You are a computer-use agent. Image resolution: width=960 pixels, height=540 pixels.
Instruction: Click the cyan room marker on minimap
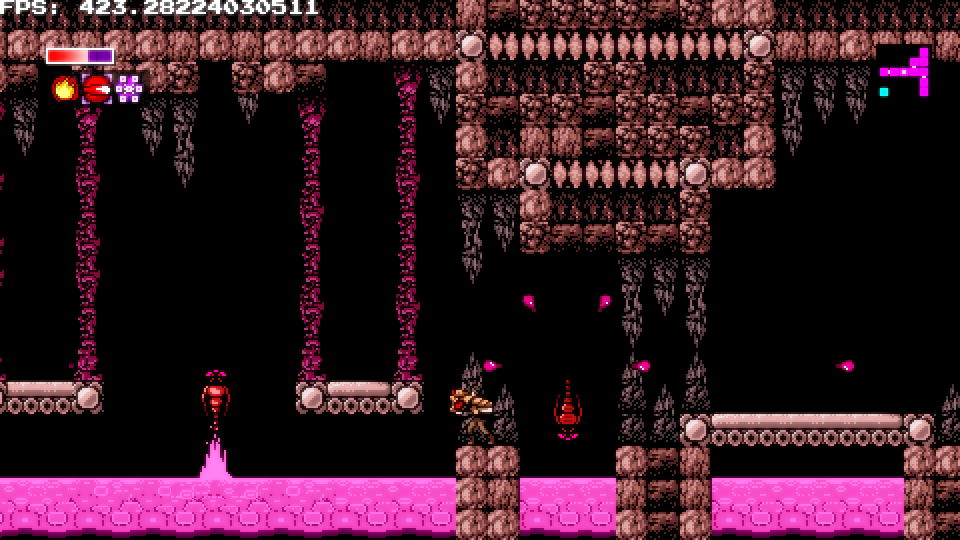point(884,92)
